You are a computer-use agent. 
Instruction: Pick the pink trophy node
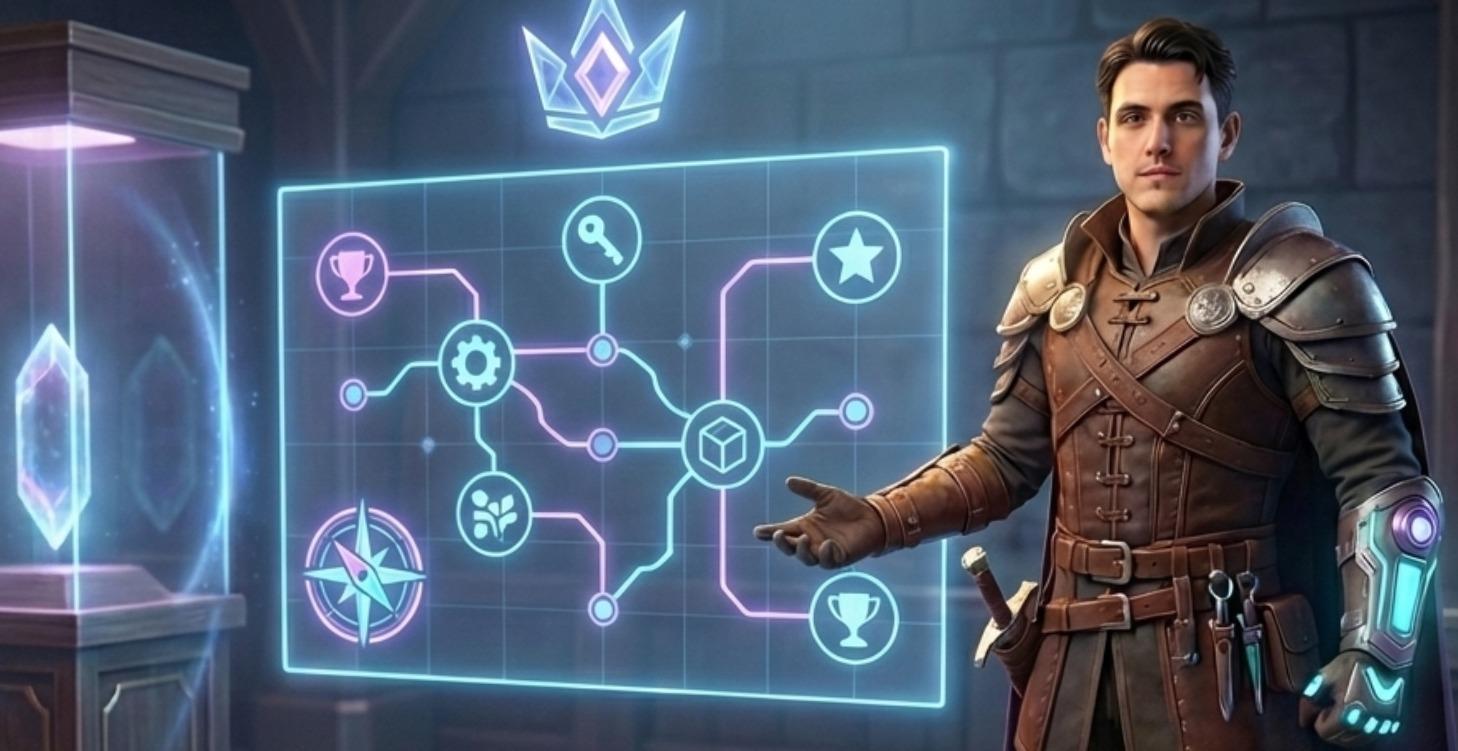(351, 273)
